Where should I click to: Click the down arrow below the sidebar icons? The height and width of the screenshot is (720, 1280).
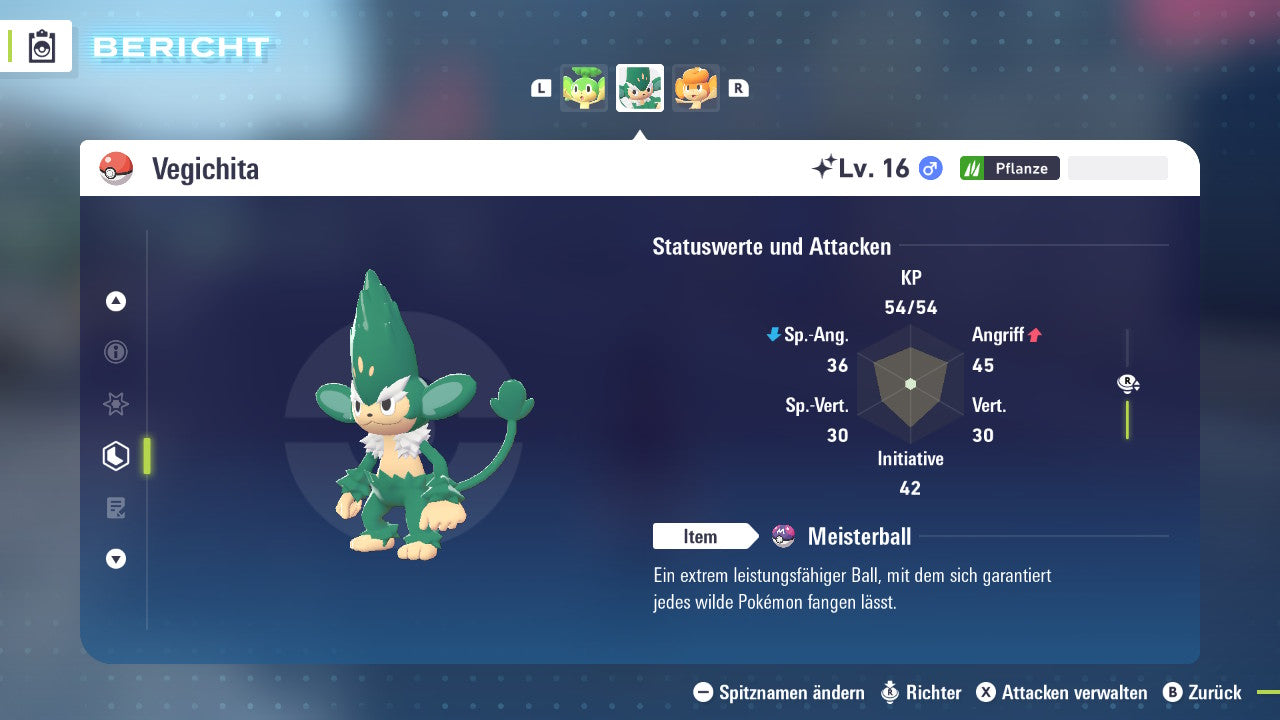click(x=116, y=559)
